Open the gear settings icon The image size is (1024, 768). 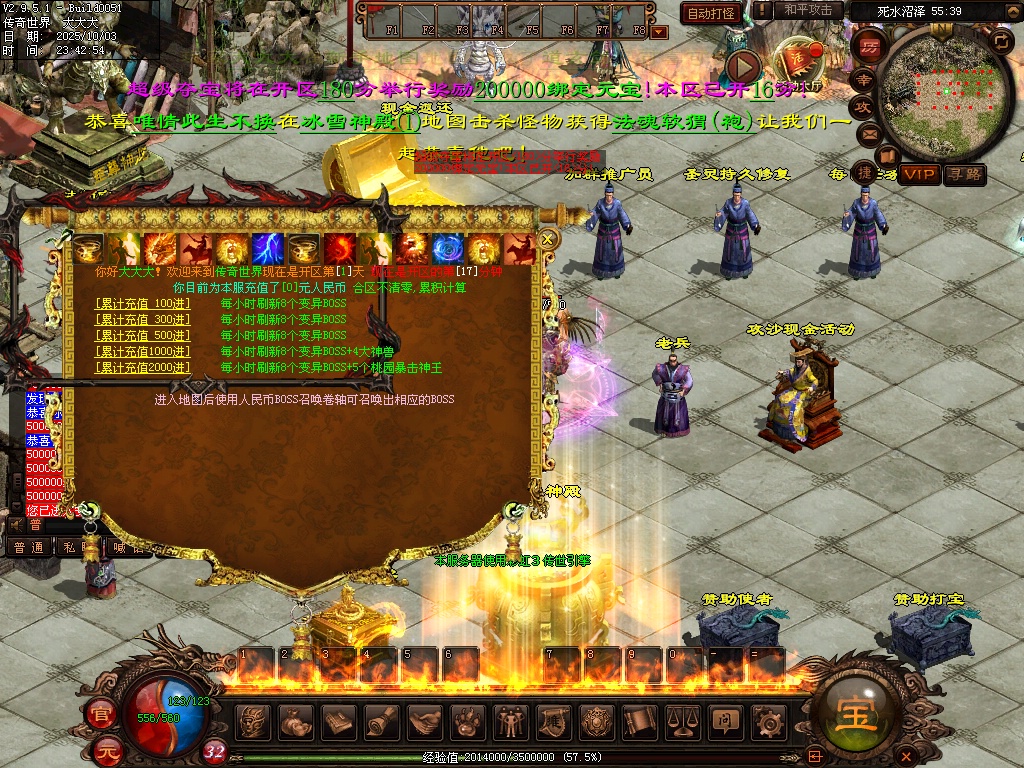(768, 720)
